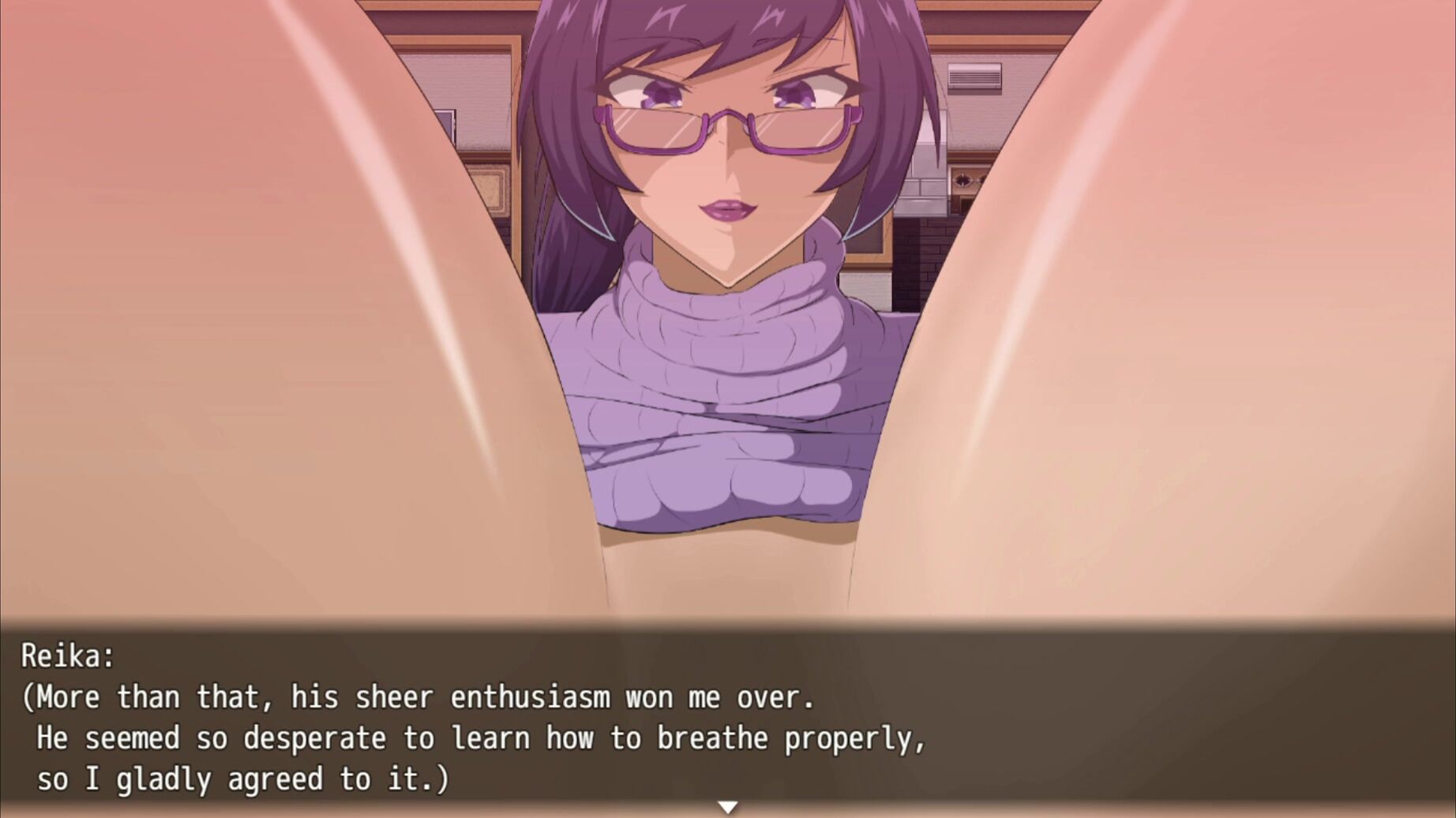Viewport: 1456px width, 818px height.
Task: Advance dialogue using the white arrow indicator
Action: click(727, 807)
